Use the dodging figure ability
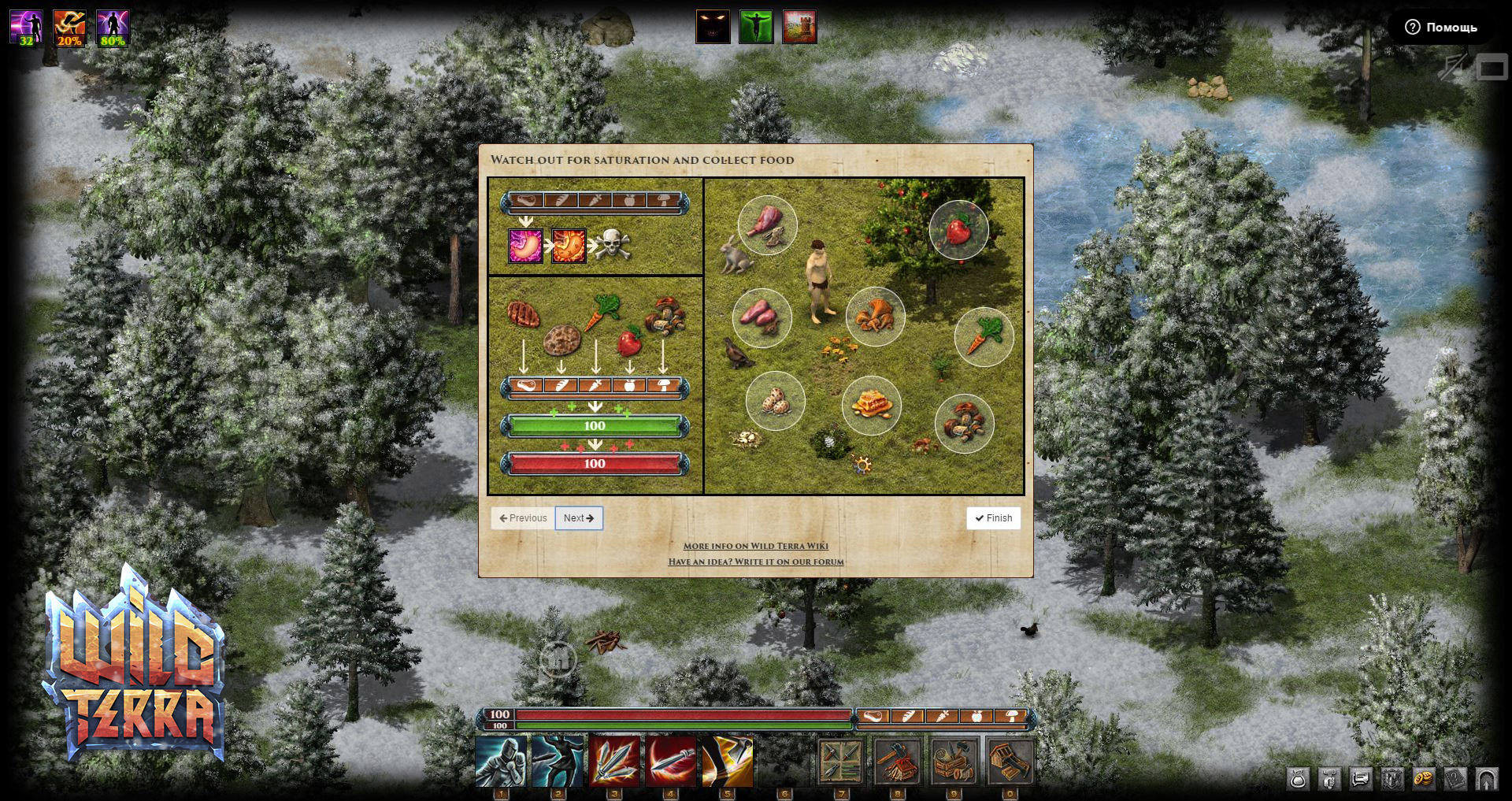This screenshot has height=801, width=1512. click(558, 762)
